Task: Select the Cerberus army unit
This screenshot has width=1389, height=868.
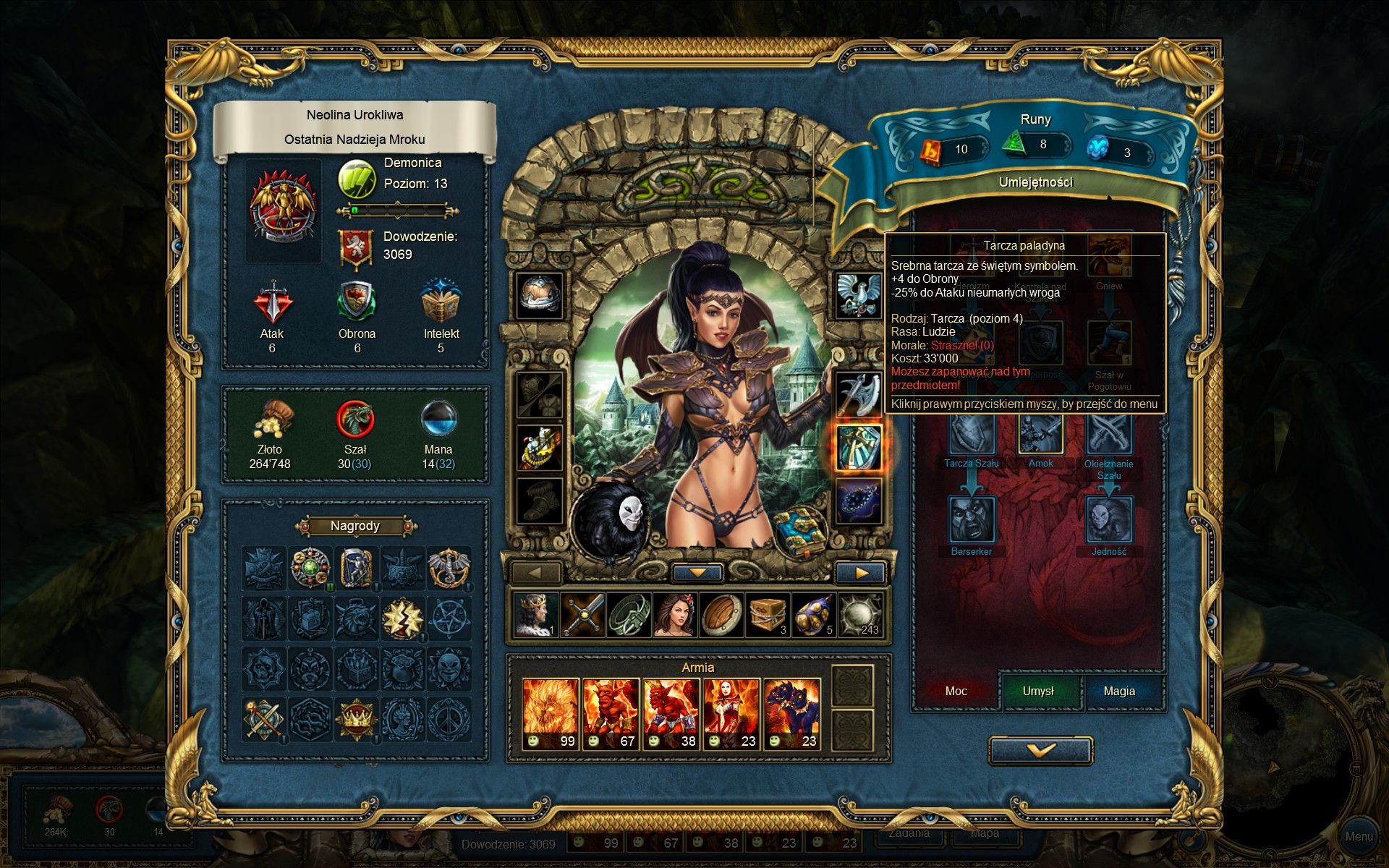Action: coord(792,714)
